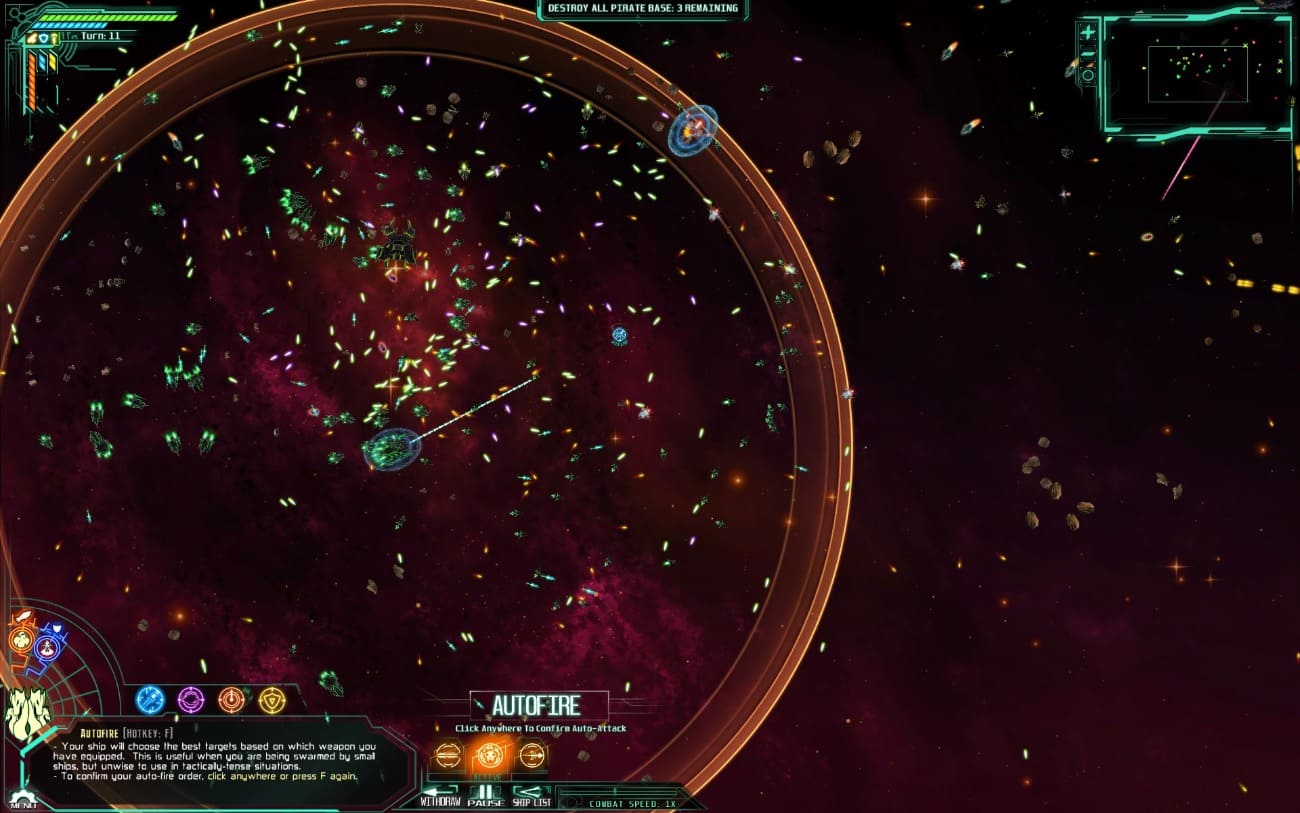Select the blue skill icon near the ship portrait
The image size is (1300, 813).
pos(45,647)
